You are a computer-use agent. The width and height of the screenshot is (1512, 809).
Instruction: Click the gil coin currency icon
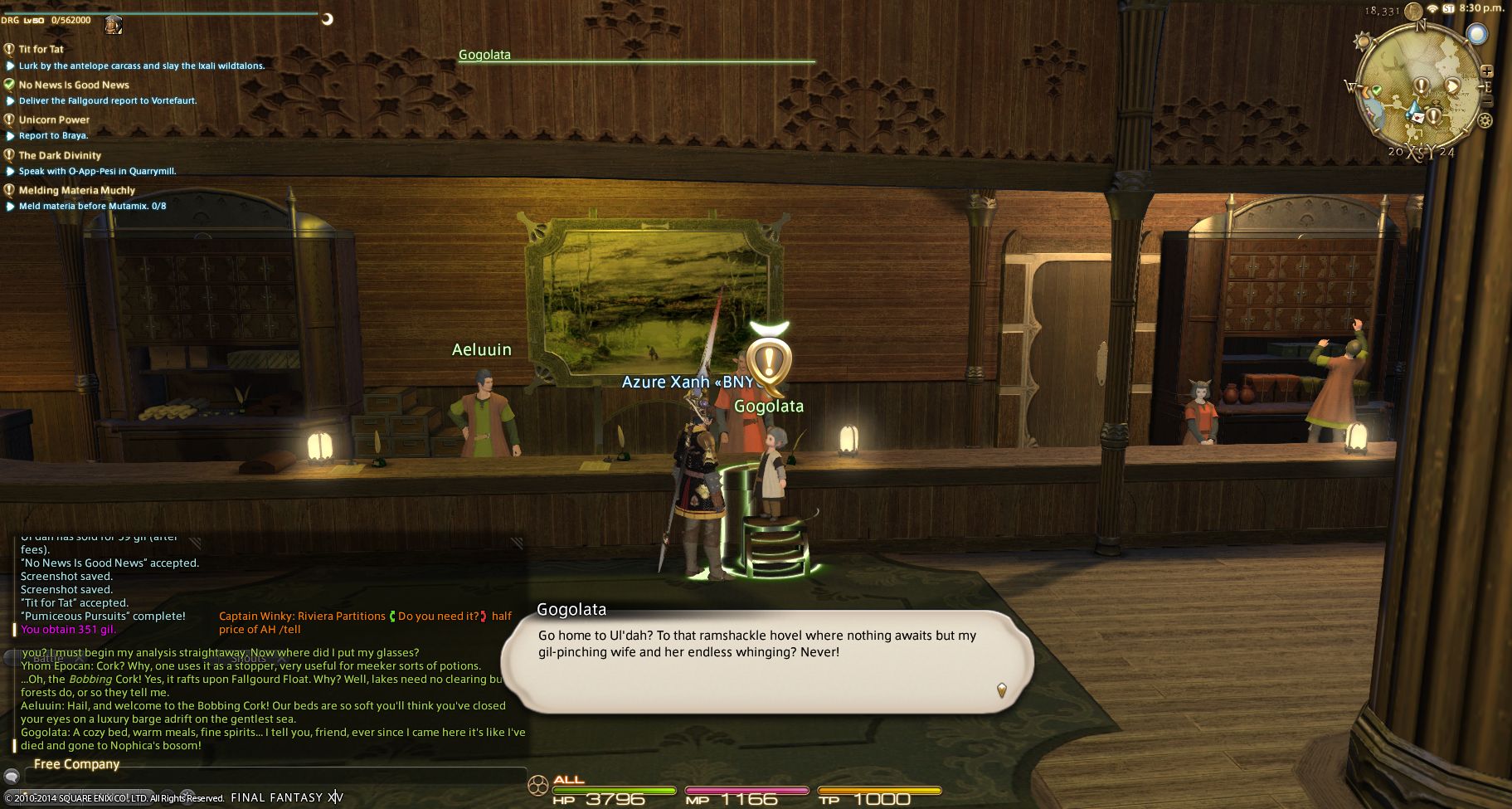1413,10
